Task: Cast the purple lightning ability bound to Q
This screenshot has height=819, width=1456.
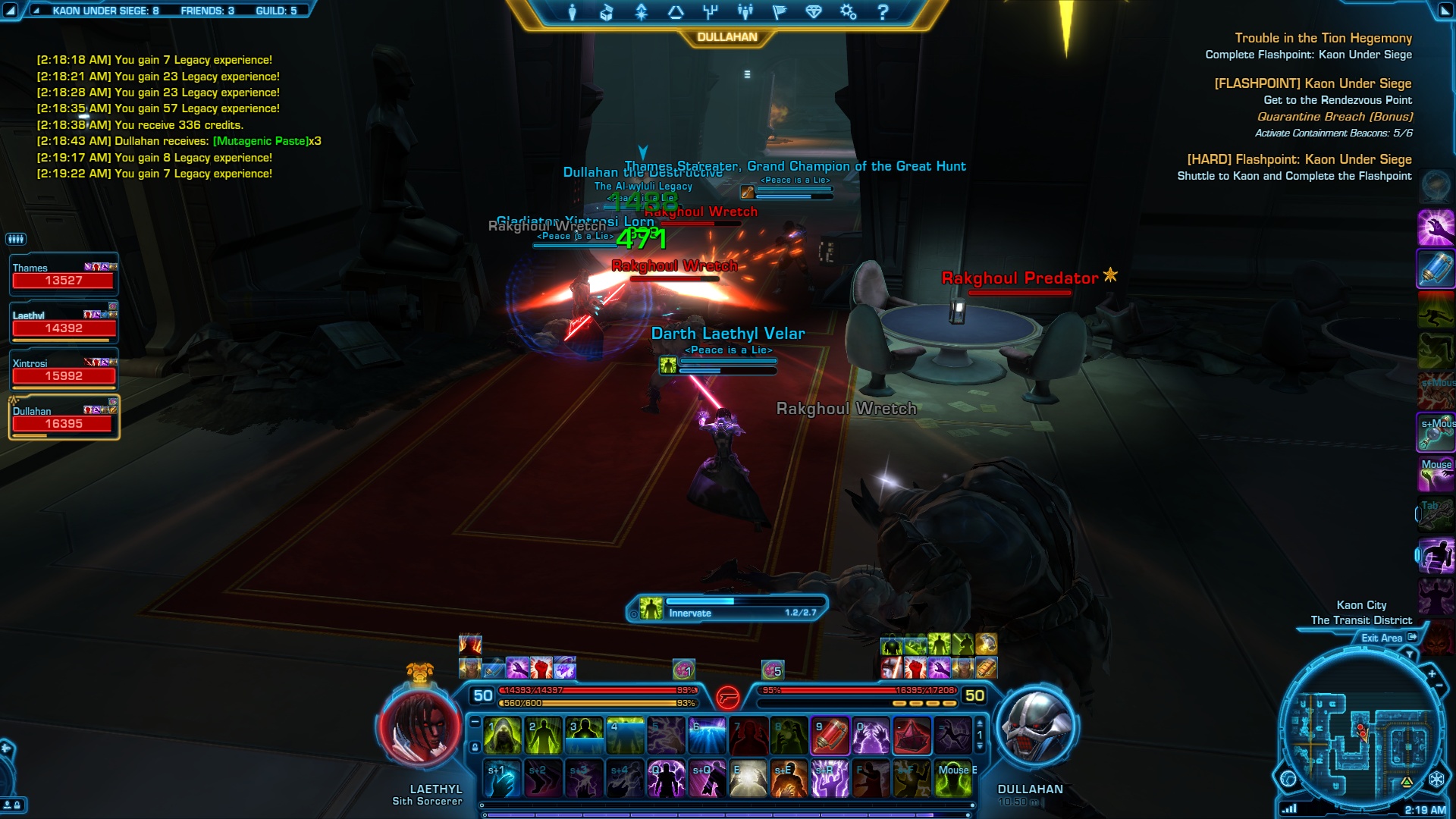Action: 666,780
